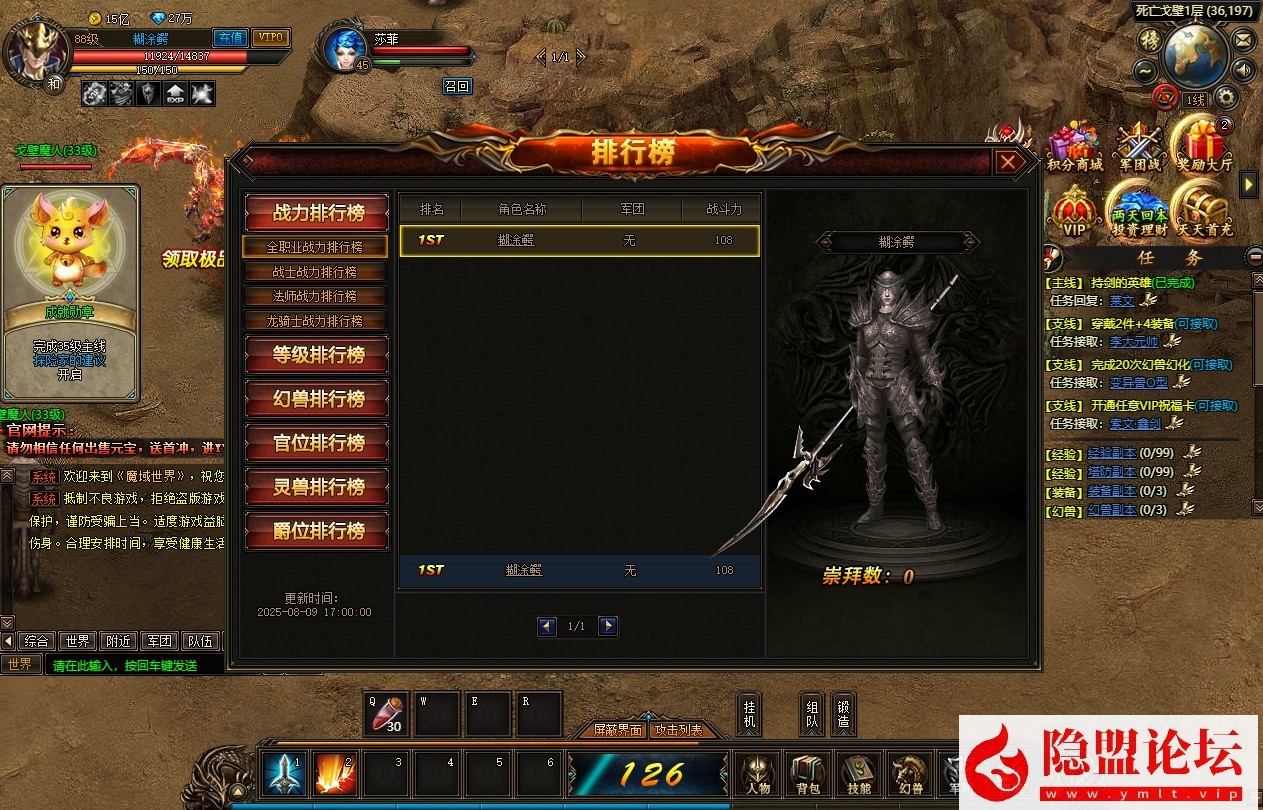This screenshot has height=810, width=1263.
Task: Use the red potion in Q slot
Action: pos(386,713)
